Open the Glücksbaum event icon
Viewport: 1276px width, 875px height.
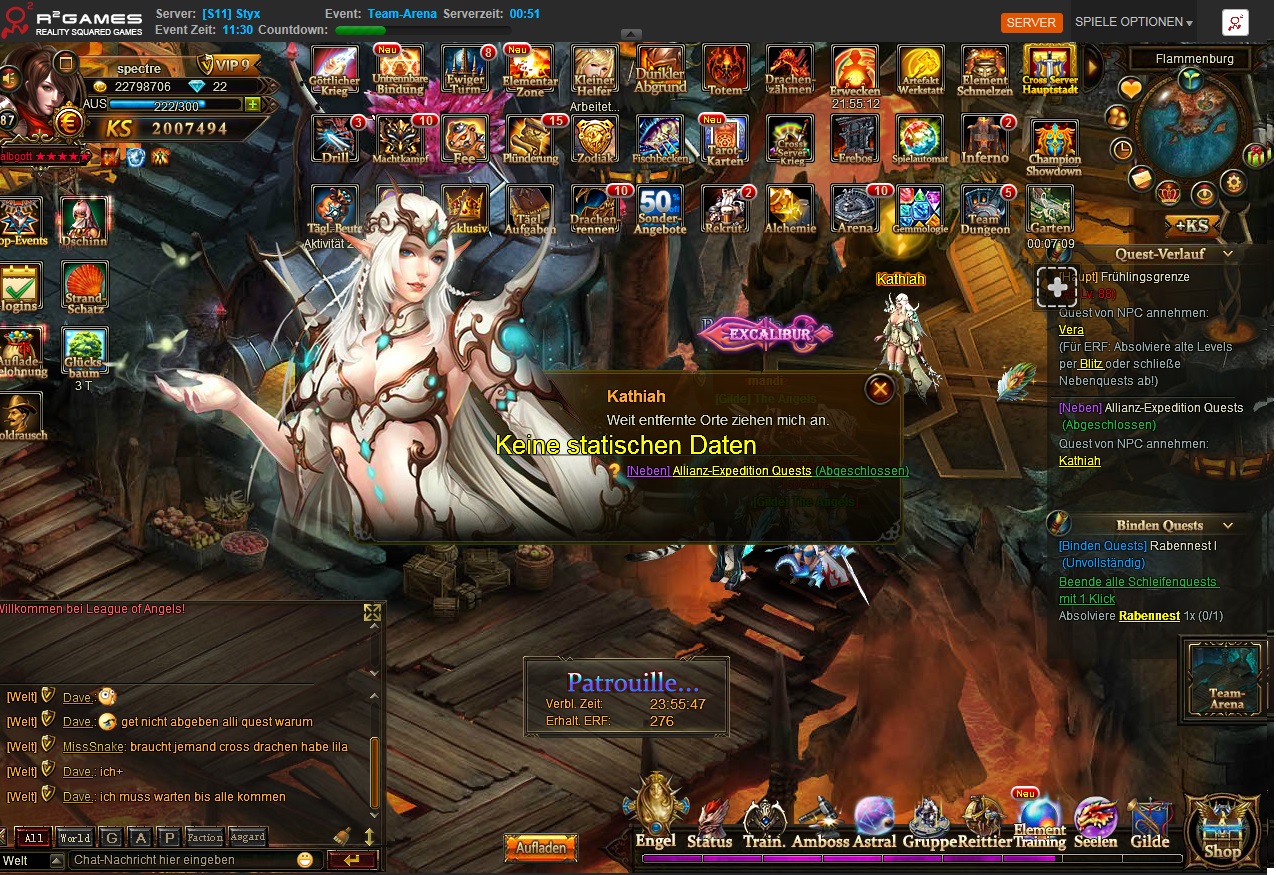[85, 353]
